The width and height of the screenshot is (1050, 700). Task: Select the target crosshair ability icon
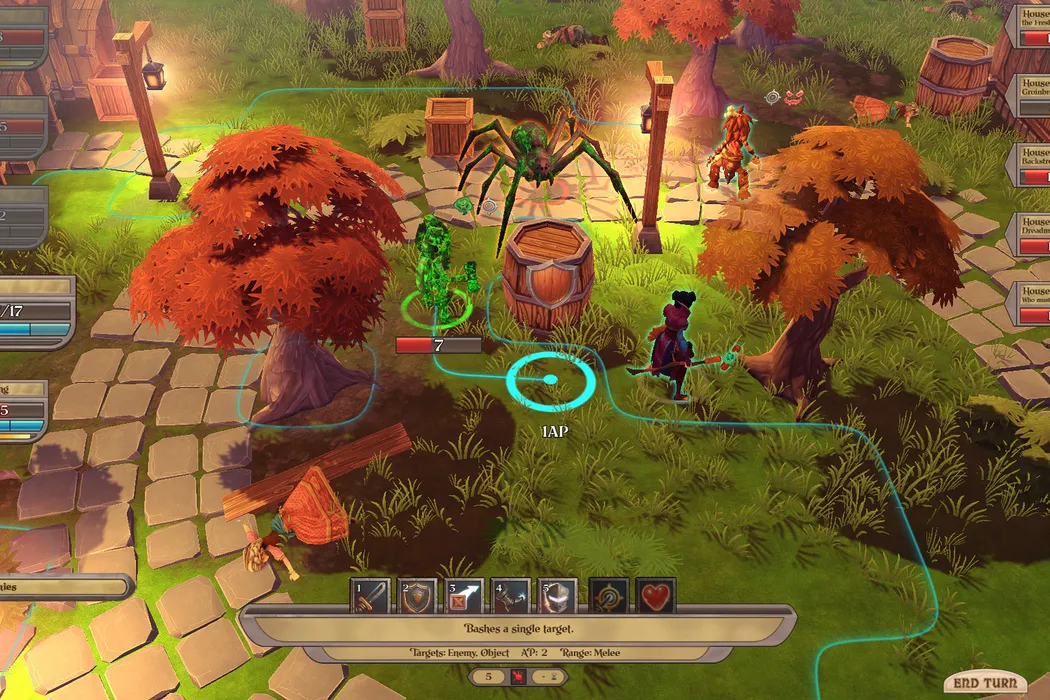pos(608,596)
